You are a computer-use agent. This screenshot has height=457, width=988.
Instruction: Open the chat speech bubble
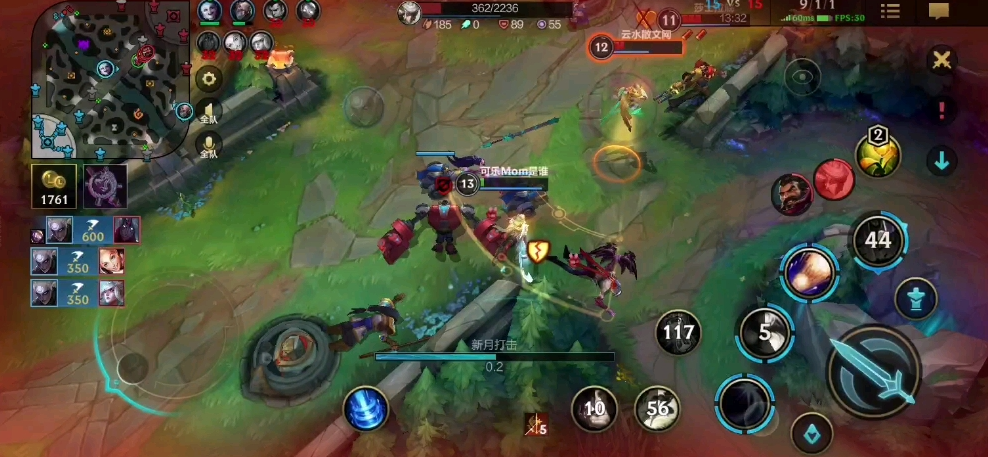coord(938,11)
